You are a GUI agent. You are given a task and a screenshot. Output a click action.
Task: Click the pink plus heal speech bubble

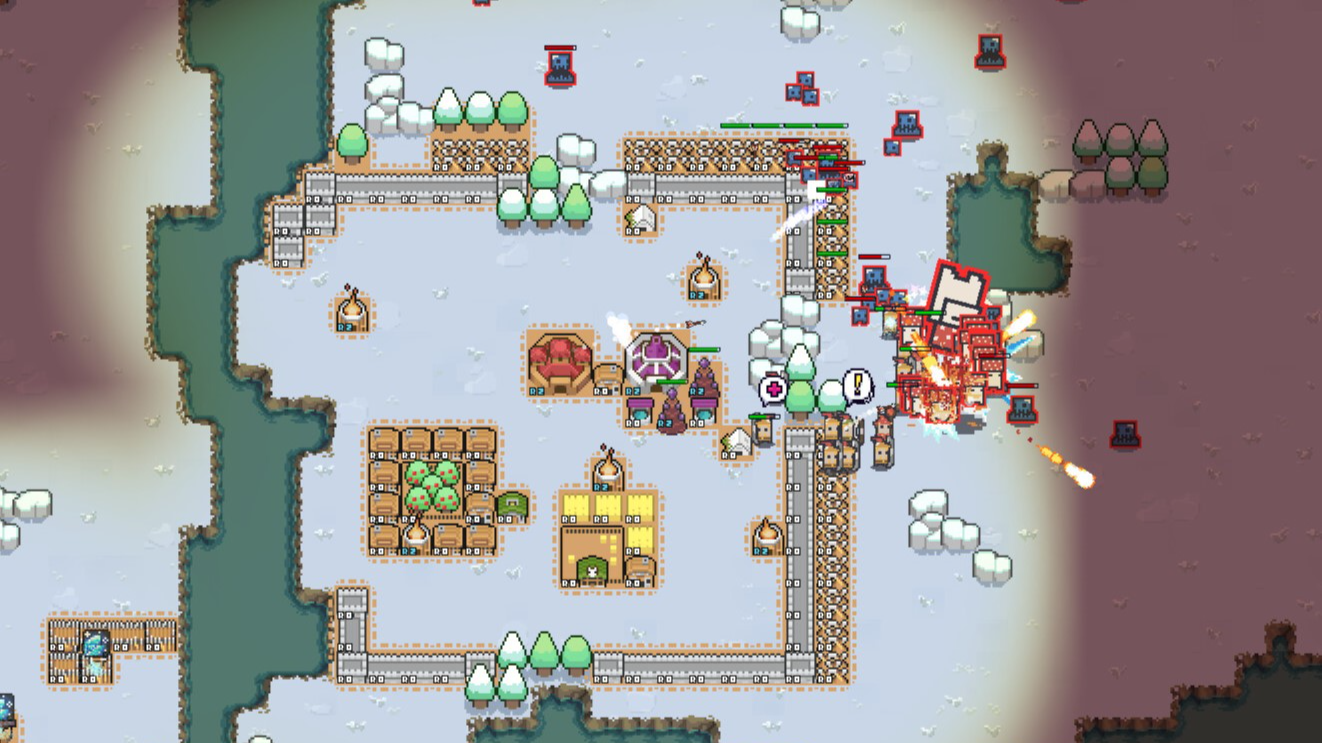click(772, 389)
